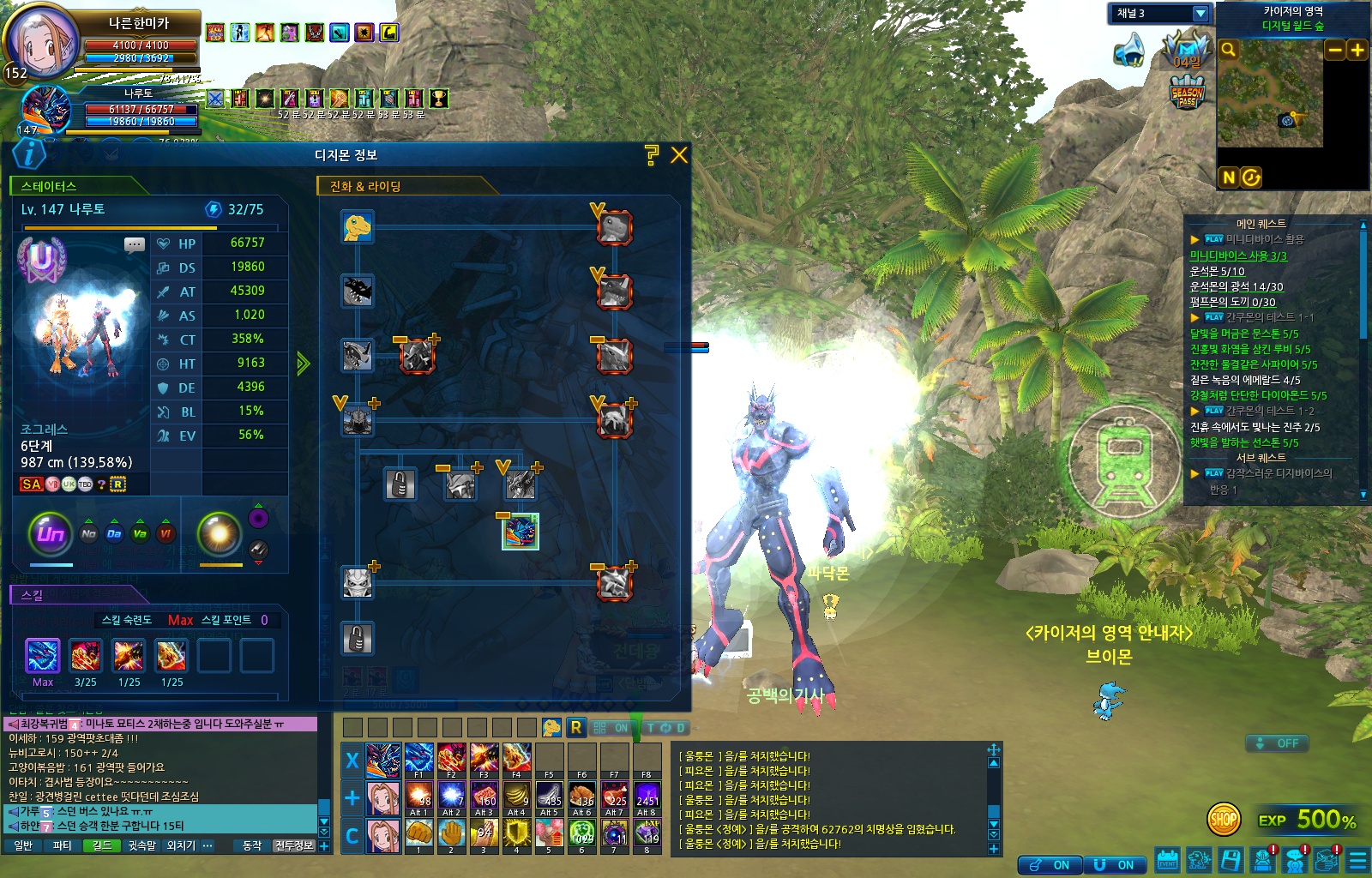Open the help question mark in Digimon info
1372x878 pixels.
pos(652,155)
